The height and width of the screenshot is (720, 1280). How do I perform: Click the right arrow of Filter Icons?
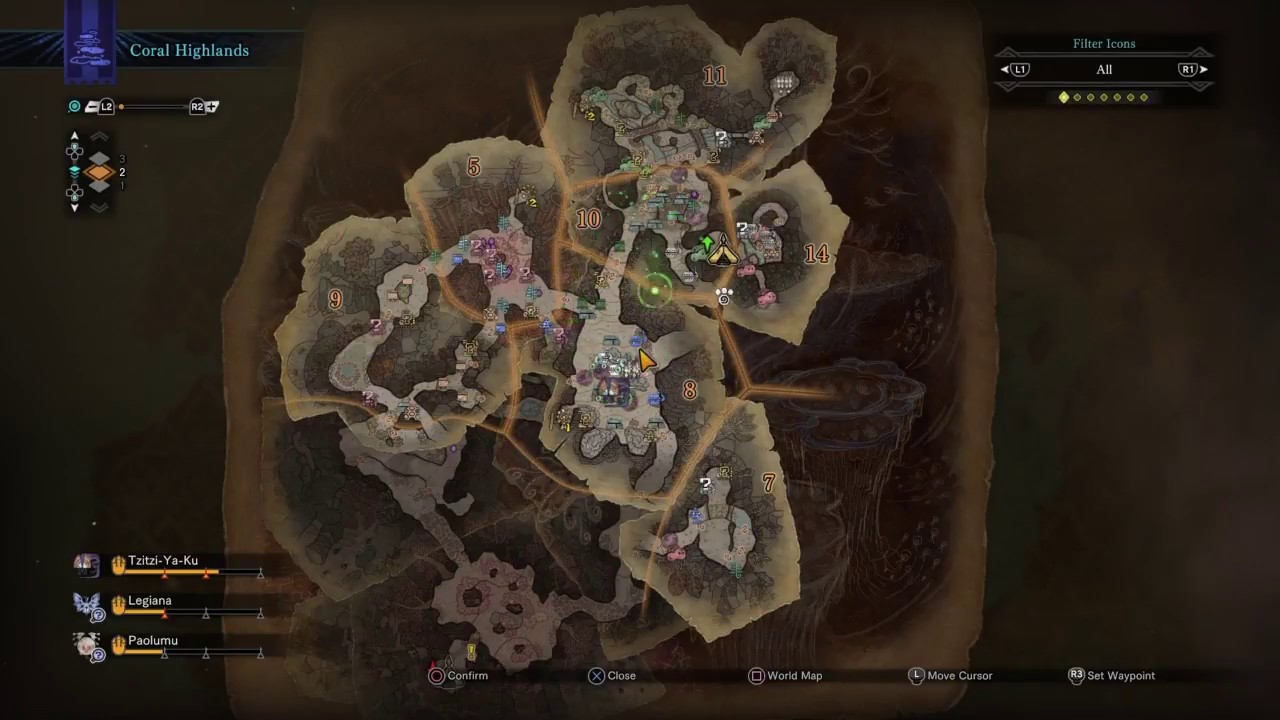[1203, 70]
